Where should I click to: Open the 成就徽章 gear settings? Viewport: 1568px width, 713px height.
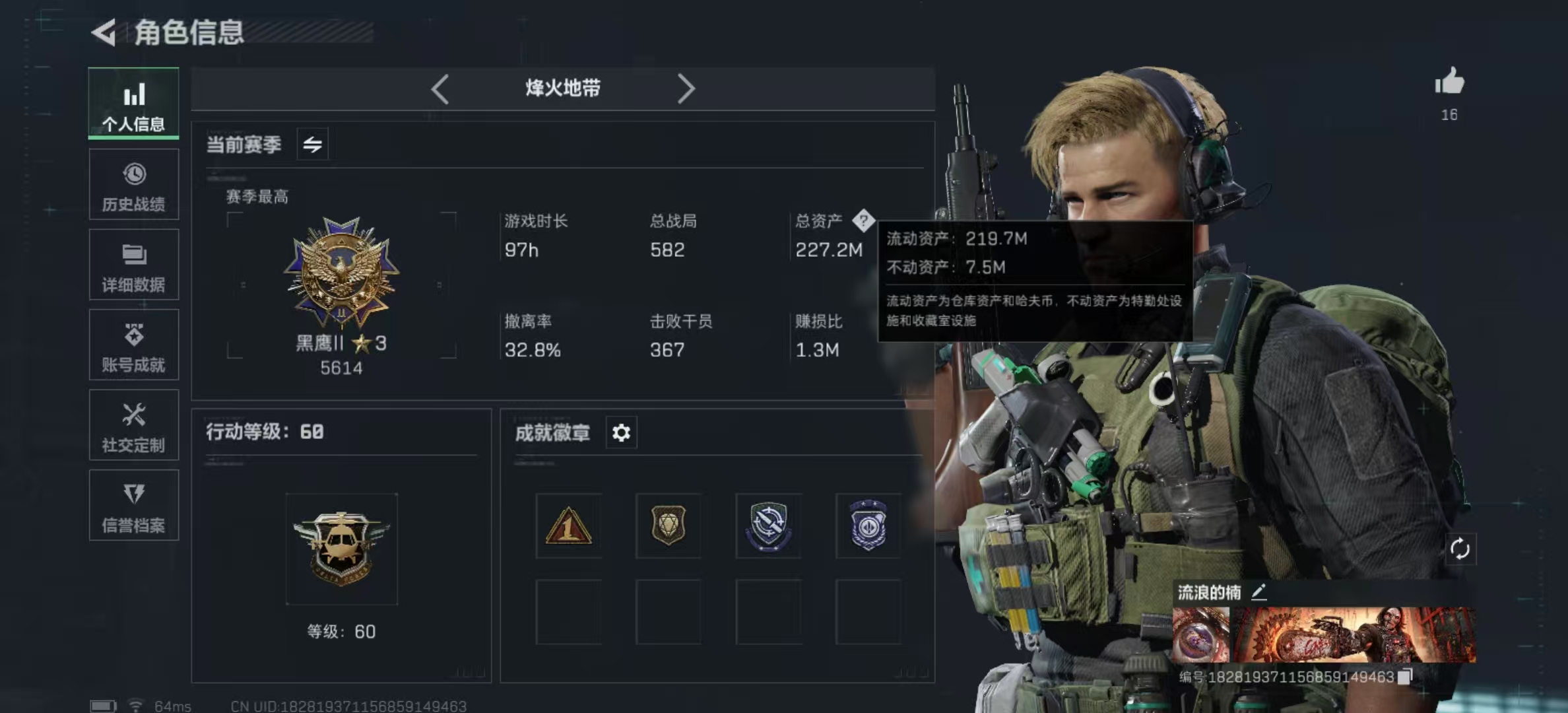621,432
